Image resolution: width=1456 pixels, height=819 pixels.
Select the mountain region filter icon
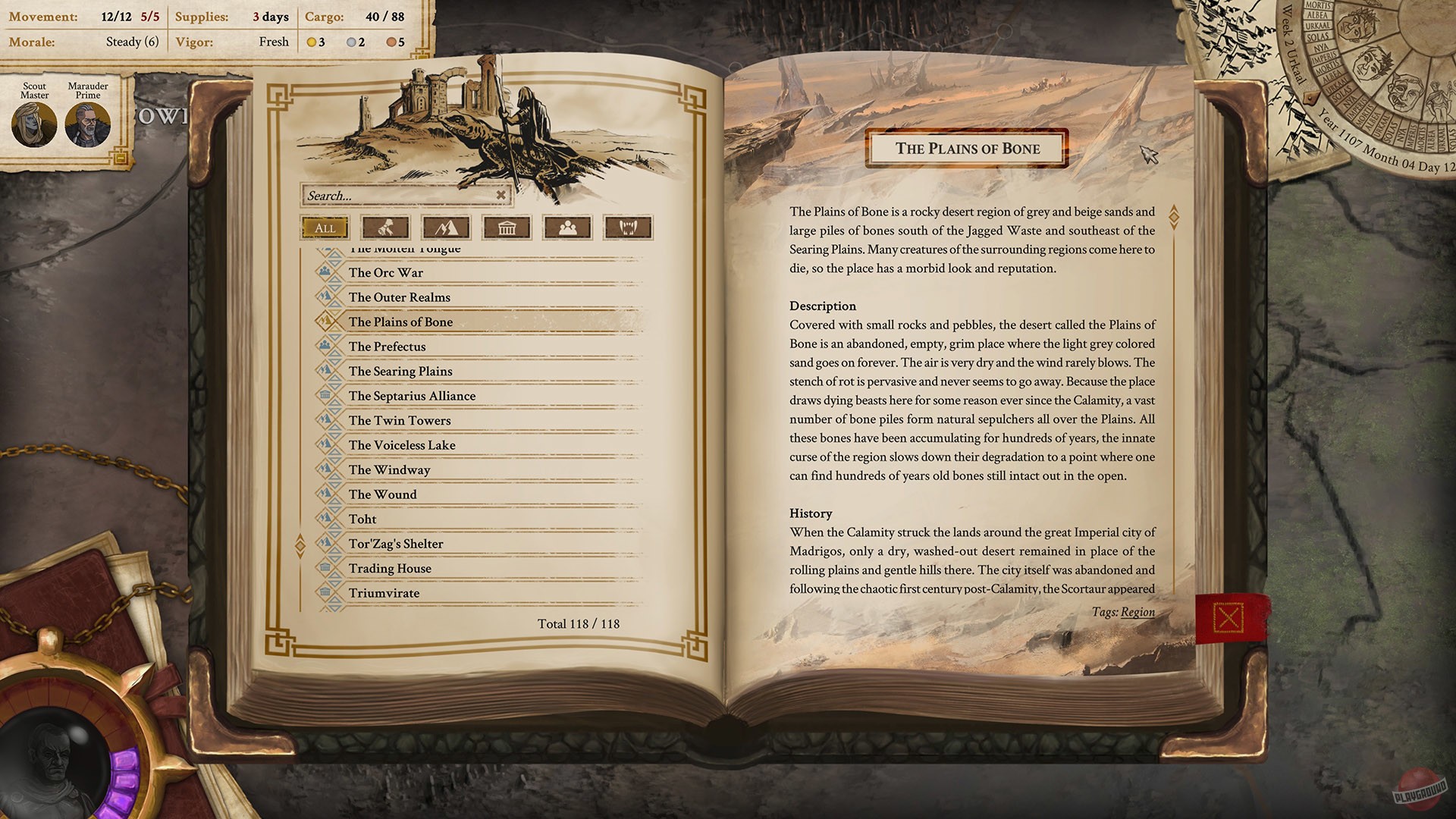(447, 227)
